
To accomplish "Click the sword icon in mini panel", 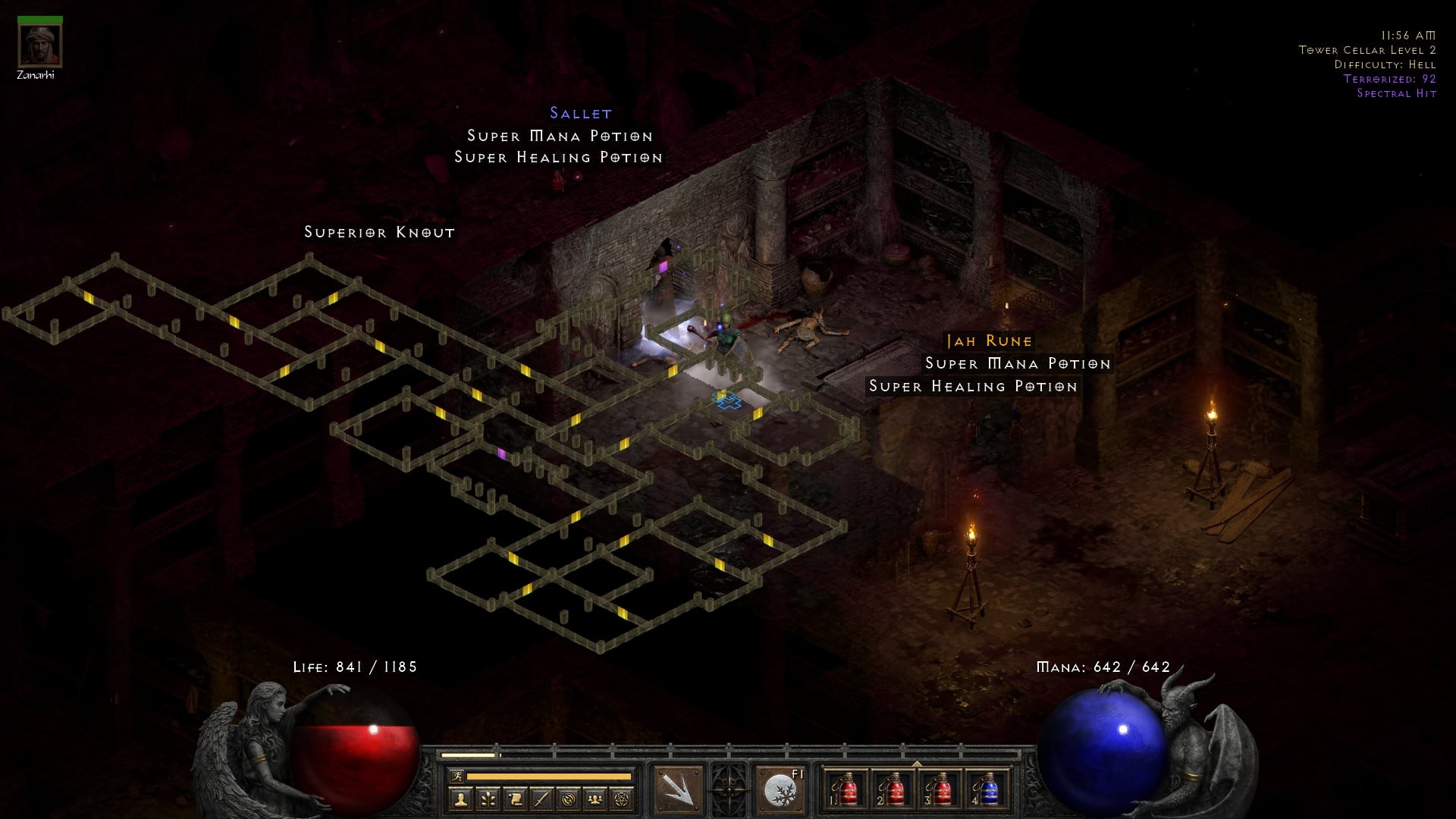I will coord(541,799).
